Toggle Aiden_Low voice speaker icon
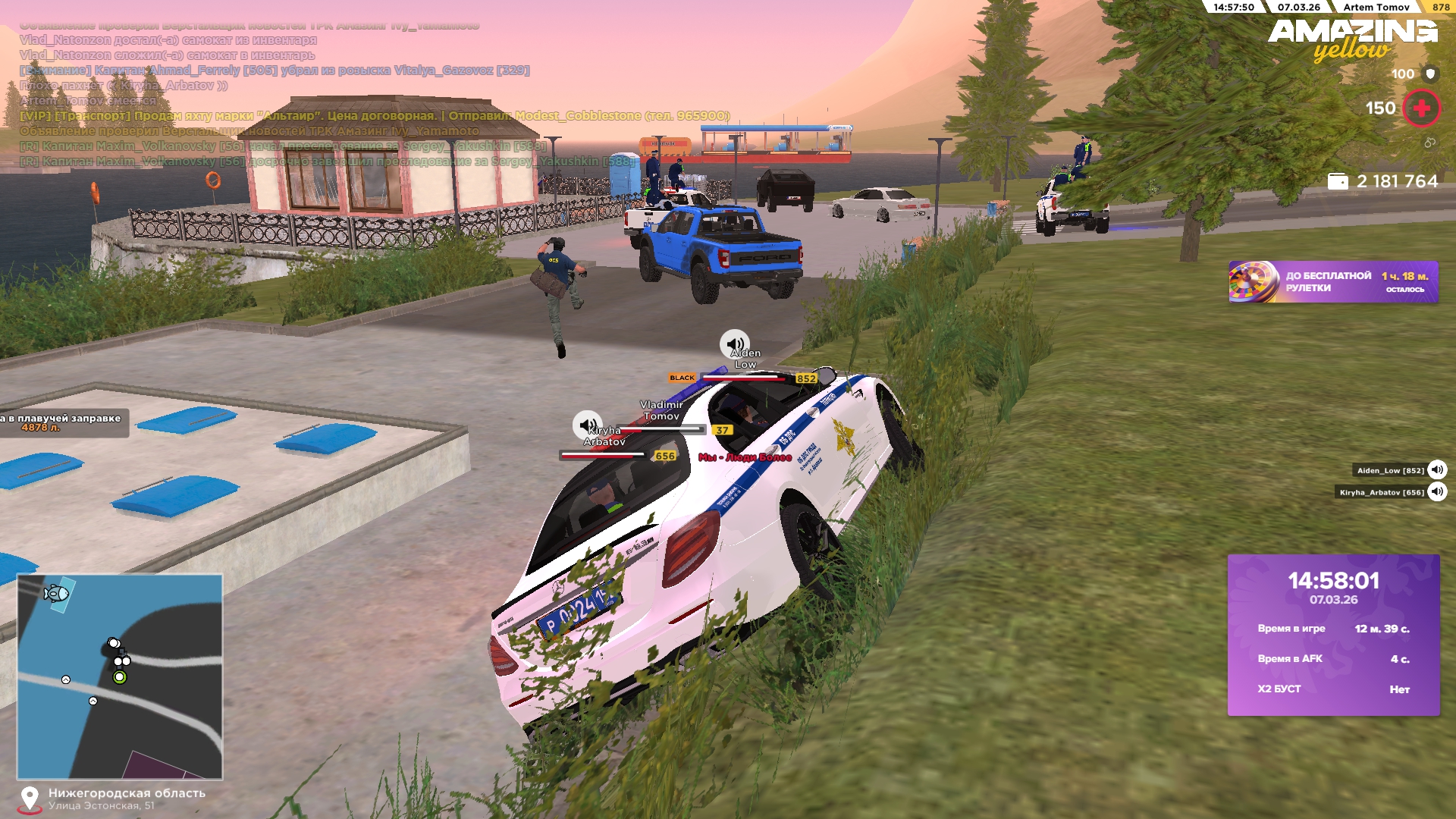Screen dimensions: 1456x819 click(x=1437, y=470)
